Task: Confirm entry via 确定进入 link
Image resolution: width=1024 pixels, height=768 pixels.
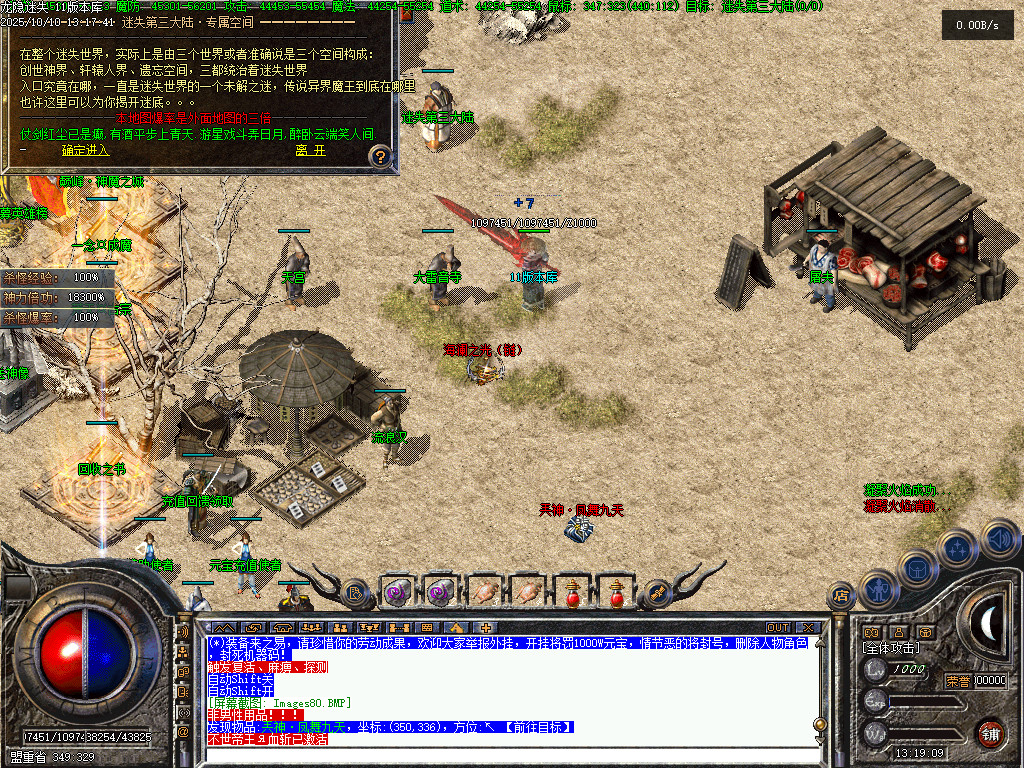Action: (85, 150)
